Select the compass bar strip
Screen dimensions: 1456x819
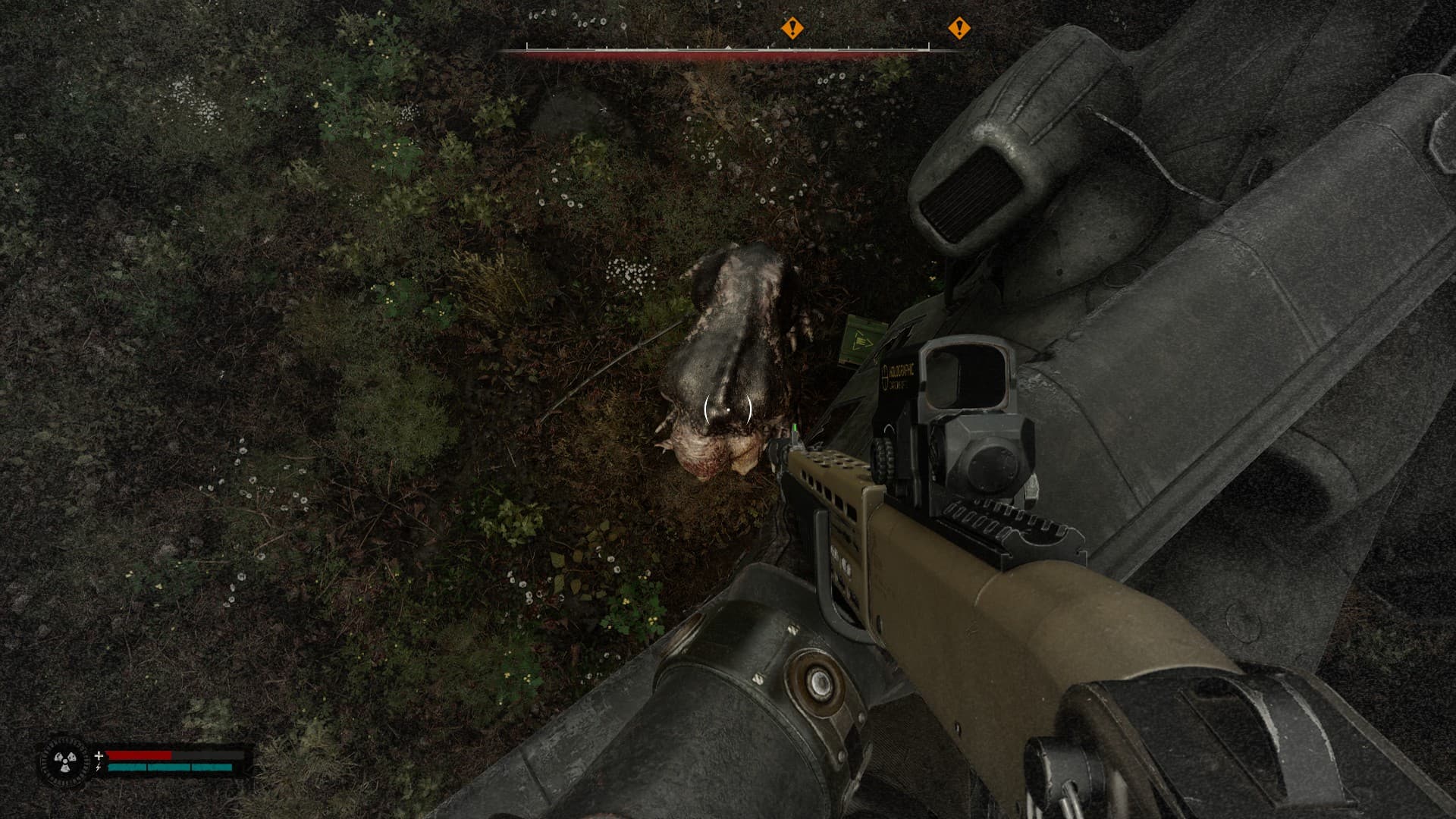tap(727, 51)
